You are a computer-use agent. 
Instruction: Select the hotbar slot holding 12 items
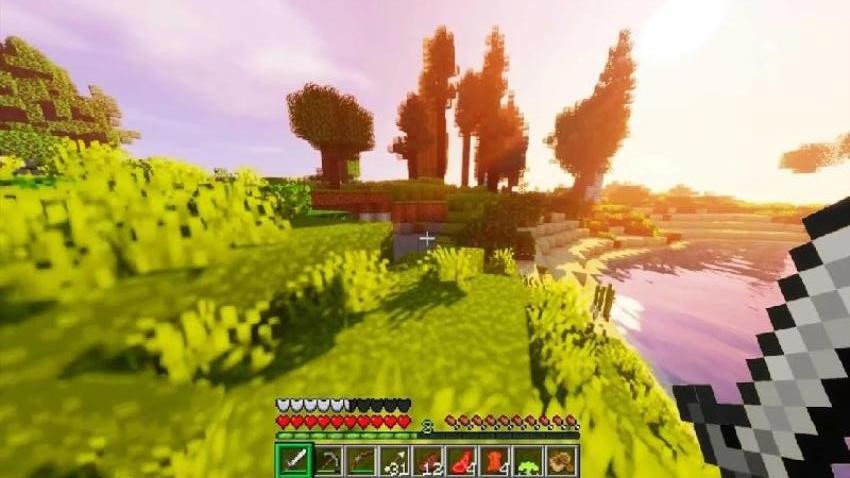click(428, 460)
